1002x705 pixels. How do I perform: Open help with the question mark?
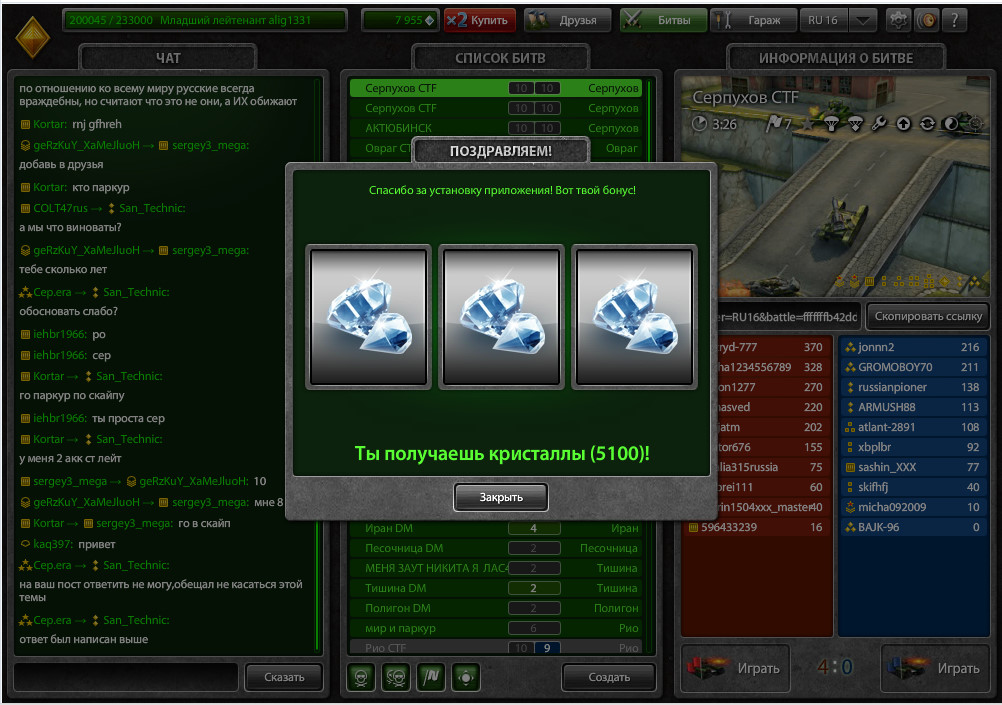[954, 20]
